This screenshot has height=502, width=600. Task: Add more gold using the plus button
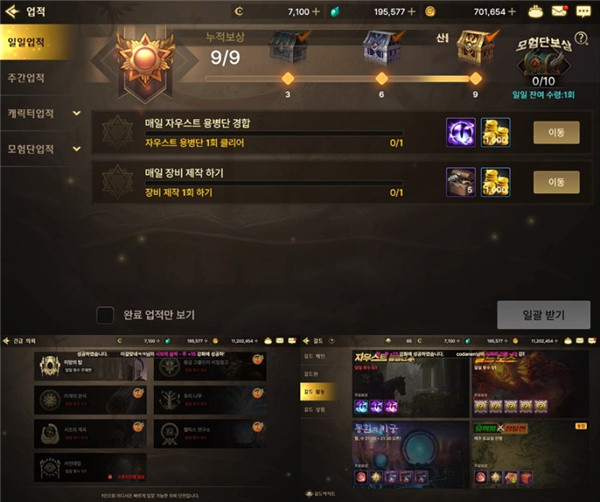click(x=512, y=11)
